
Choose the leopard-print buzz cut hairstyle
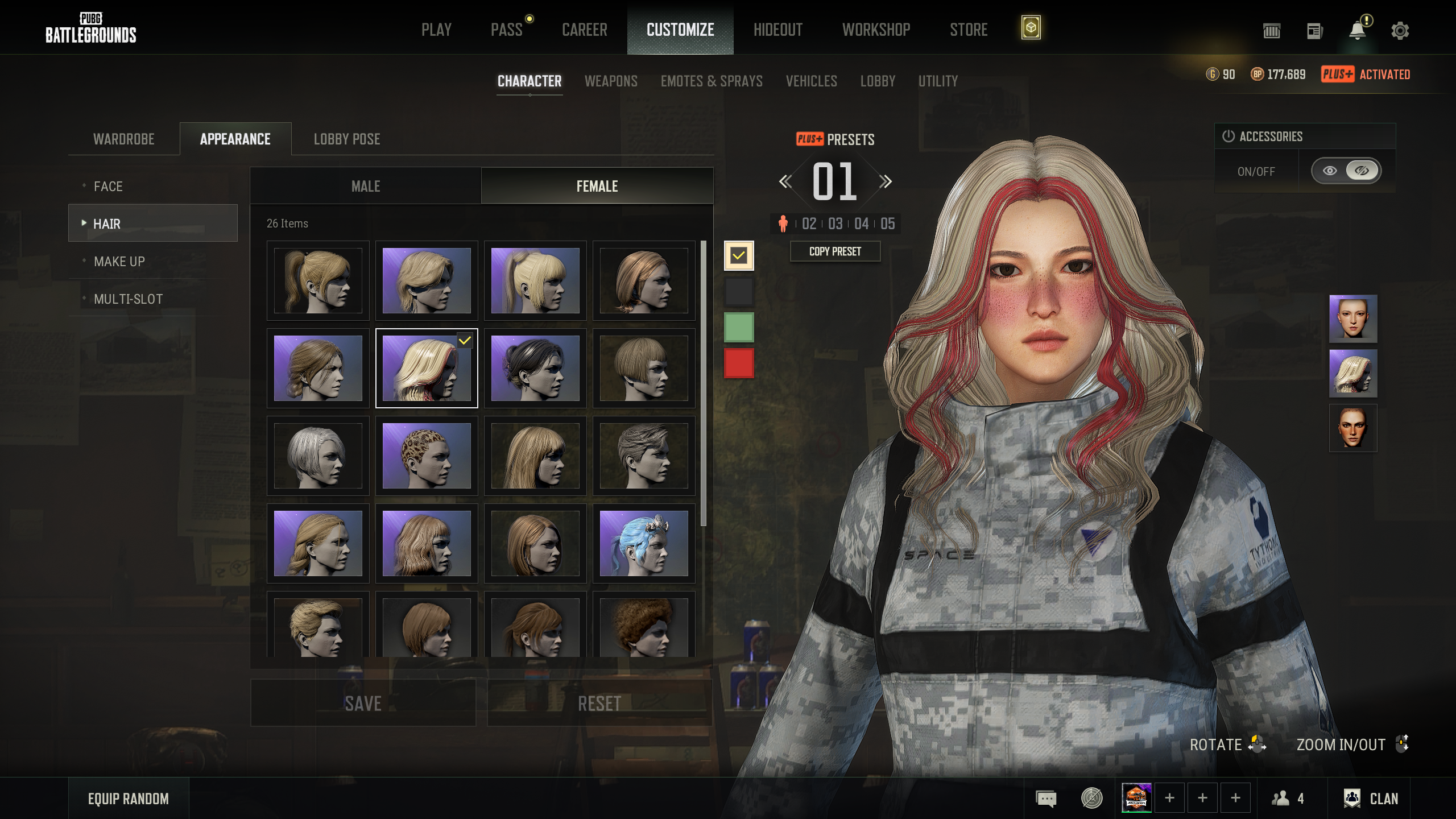tap(427, 456)
